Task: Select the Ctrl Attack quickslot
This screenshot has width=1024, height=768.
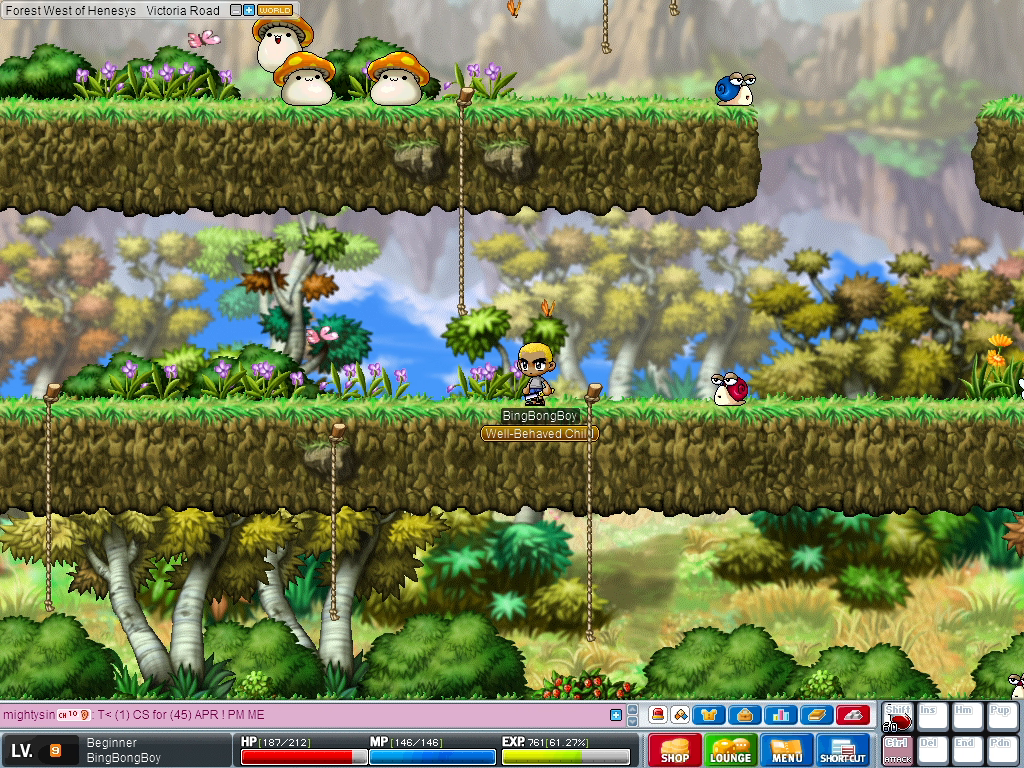Action: pos(897,749)
